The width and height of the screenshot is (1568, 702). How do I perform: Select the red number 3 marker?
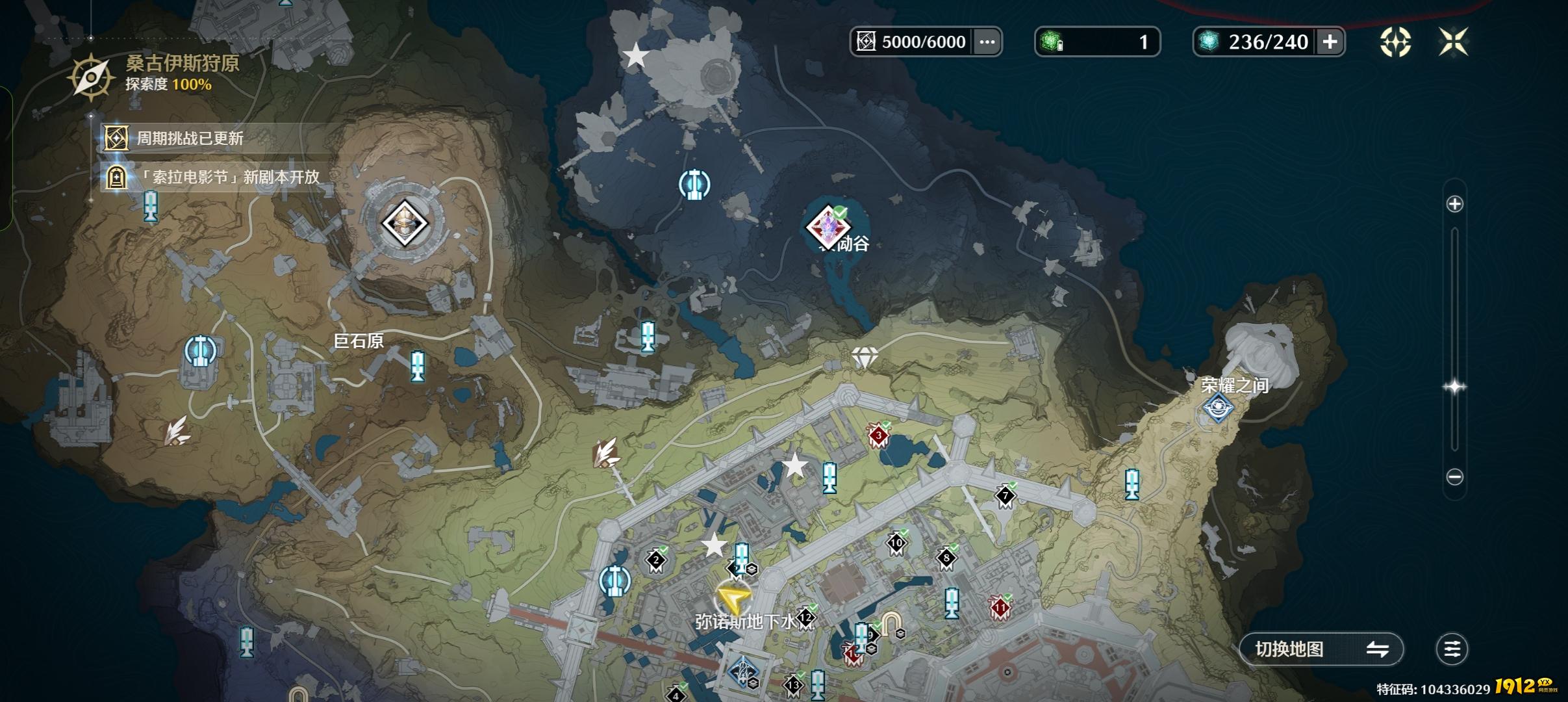[878, 435]
